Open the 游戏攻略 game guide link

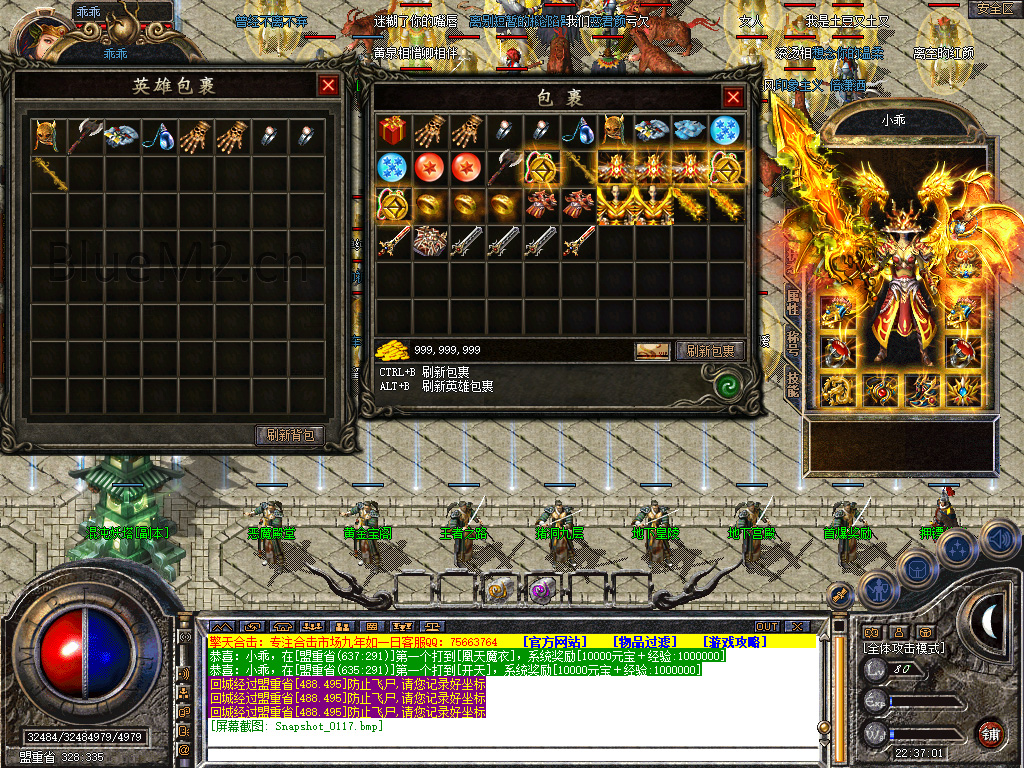pos(735,641)
